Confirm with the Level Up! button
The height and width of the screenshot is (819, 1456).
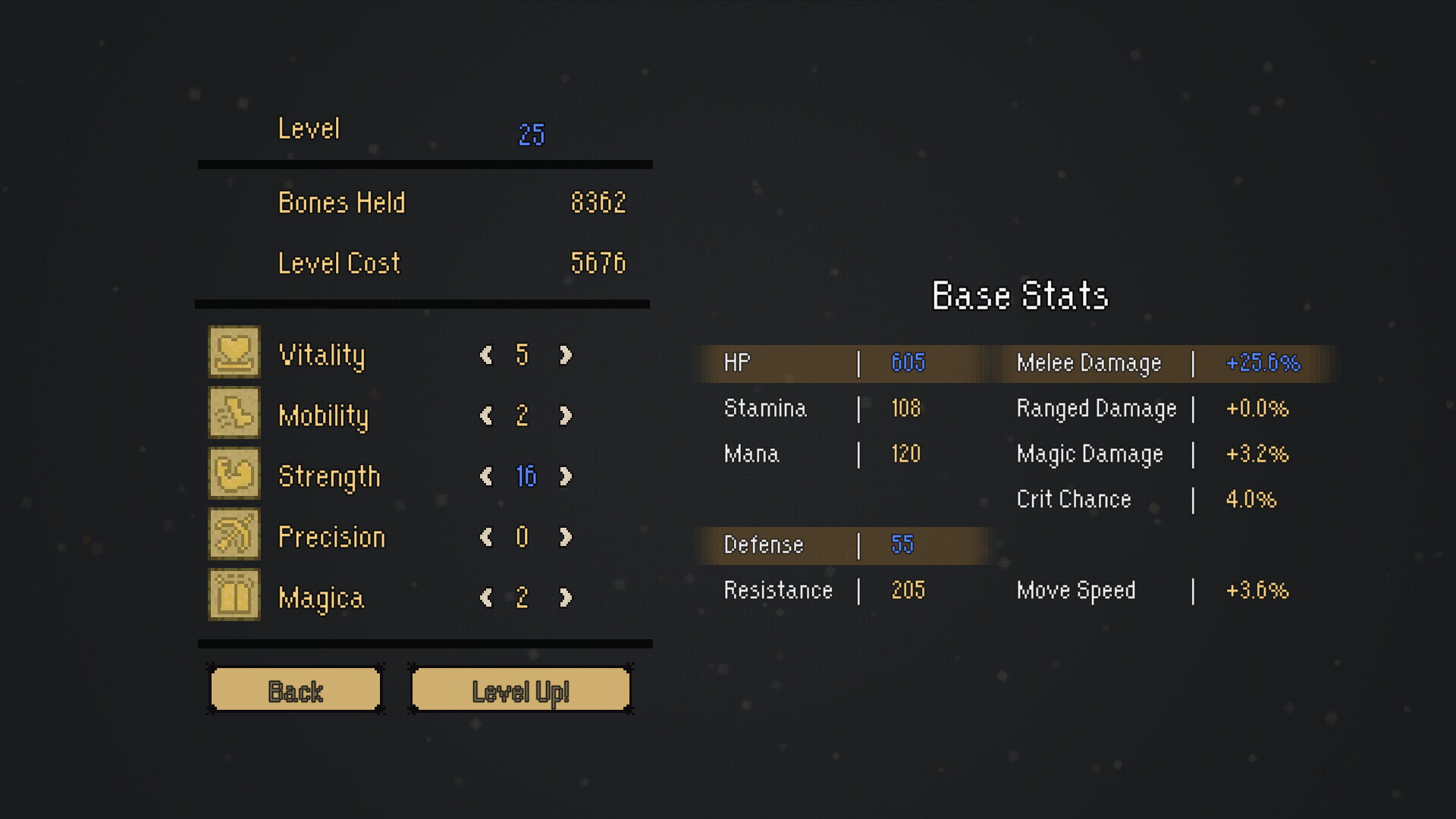click(520, 690)
